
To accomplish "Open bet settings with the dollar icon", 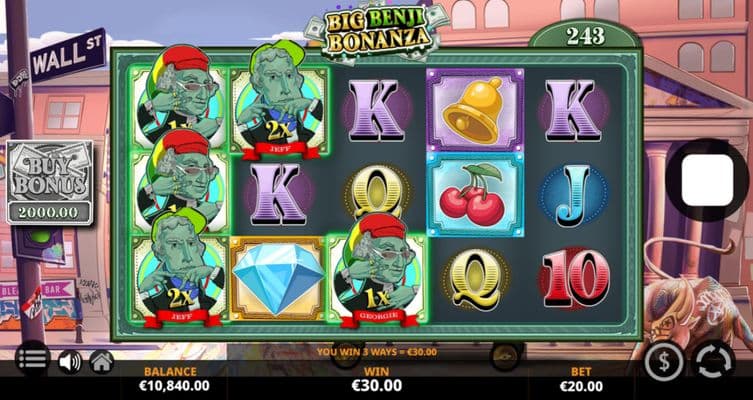I will (x=664, y=361).
